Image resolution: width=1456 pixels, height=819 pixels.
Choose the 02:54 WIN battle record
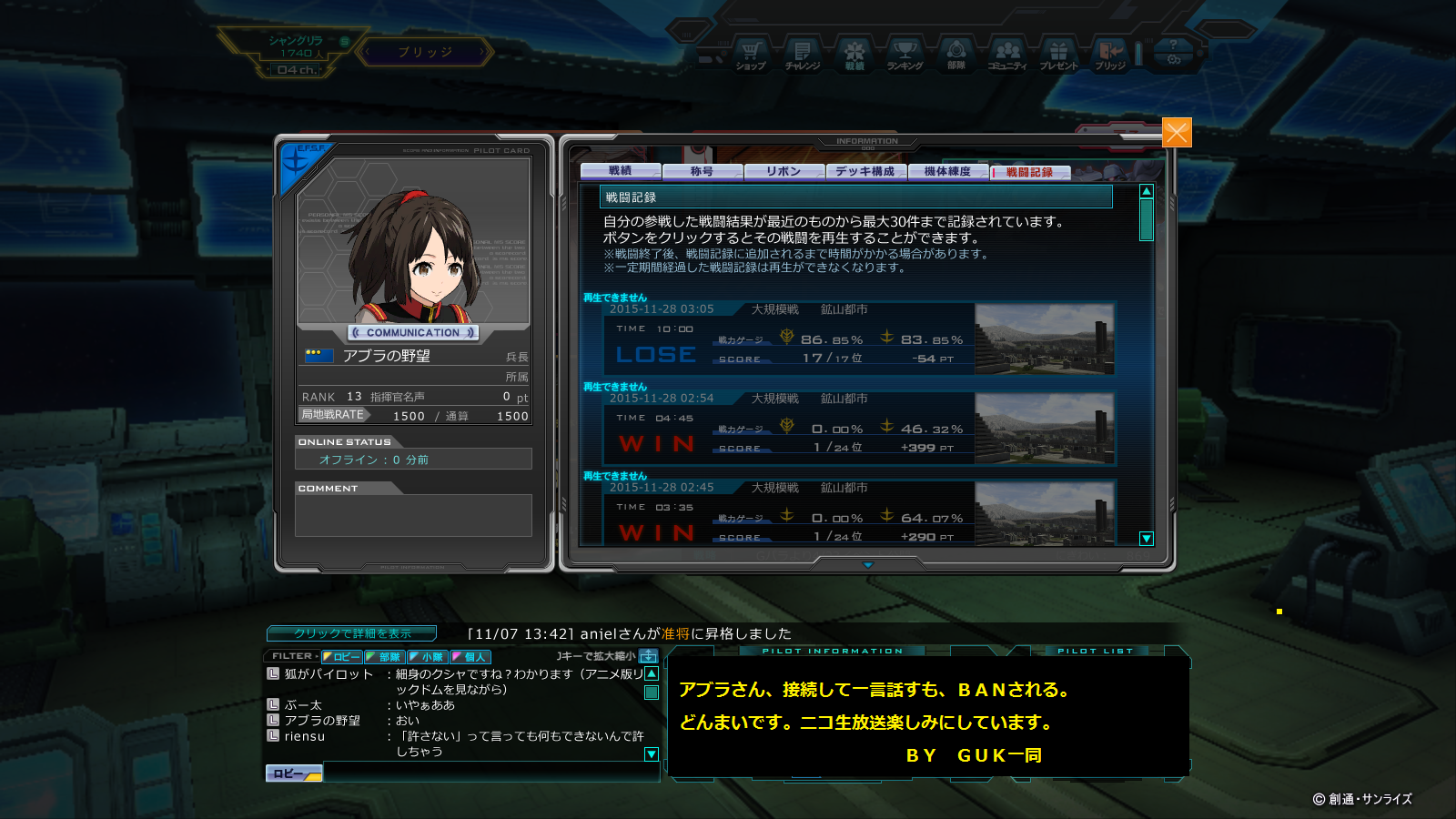pos(860,428)
